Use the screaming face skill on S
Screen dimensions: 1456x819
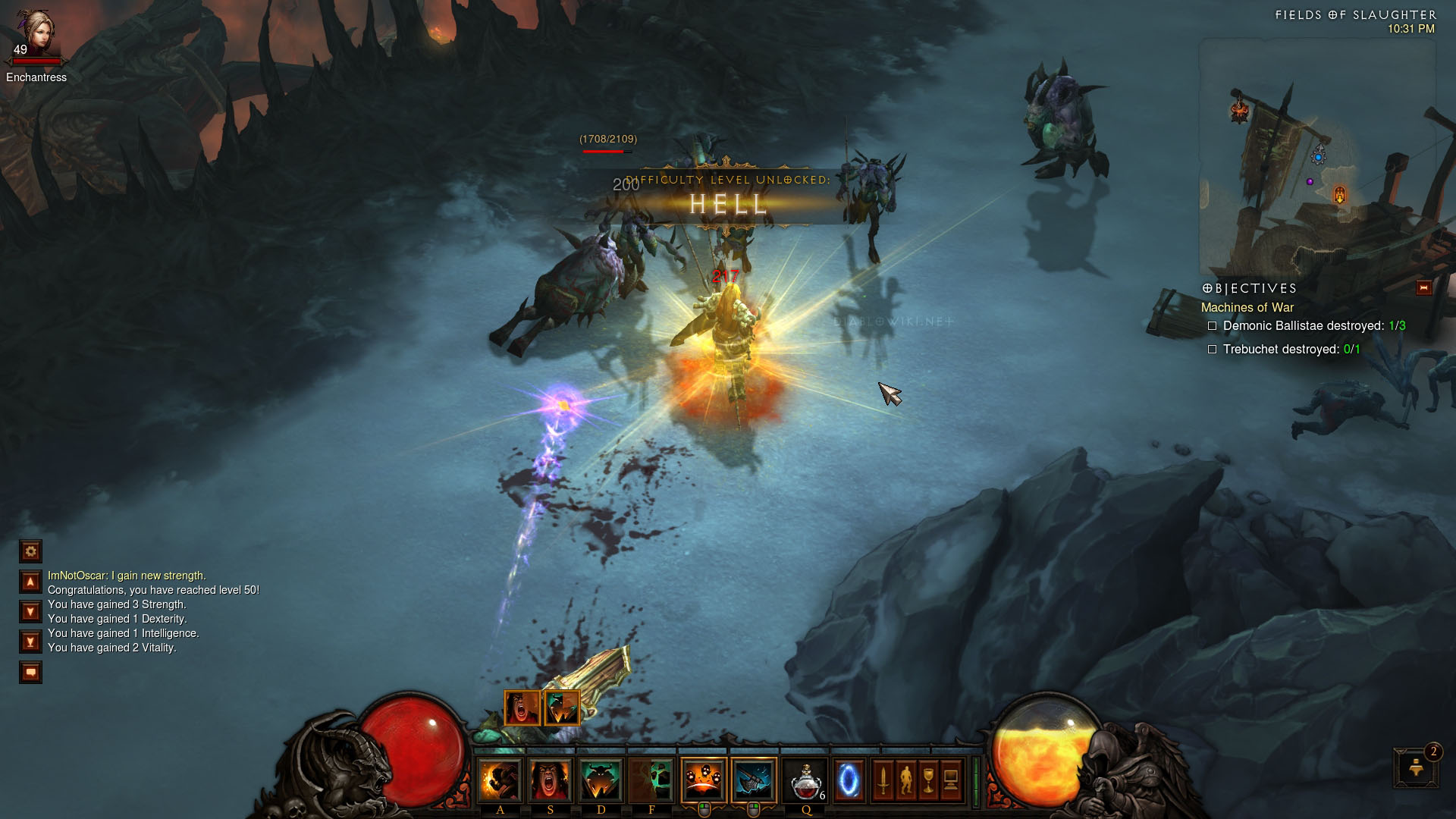click(x=551, y=780)
